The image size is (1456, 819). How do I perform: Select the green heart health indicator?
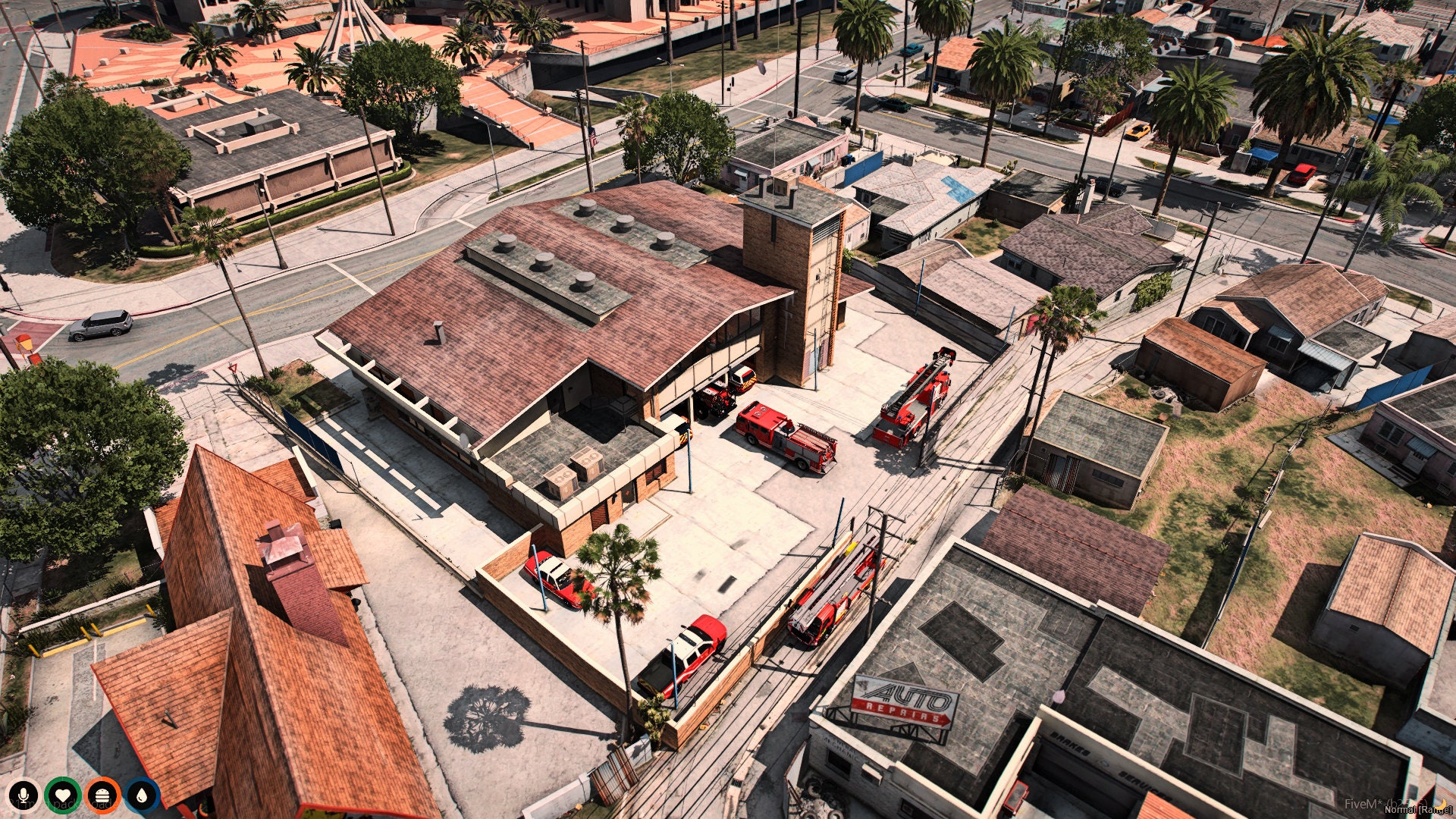click(x=62, y=795)
